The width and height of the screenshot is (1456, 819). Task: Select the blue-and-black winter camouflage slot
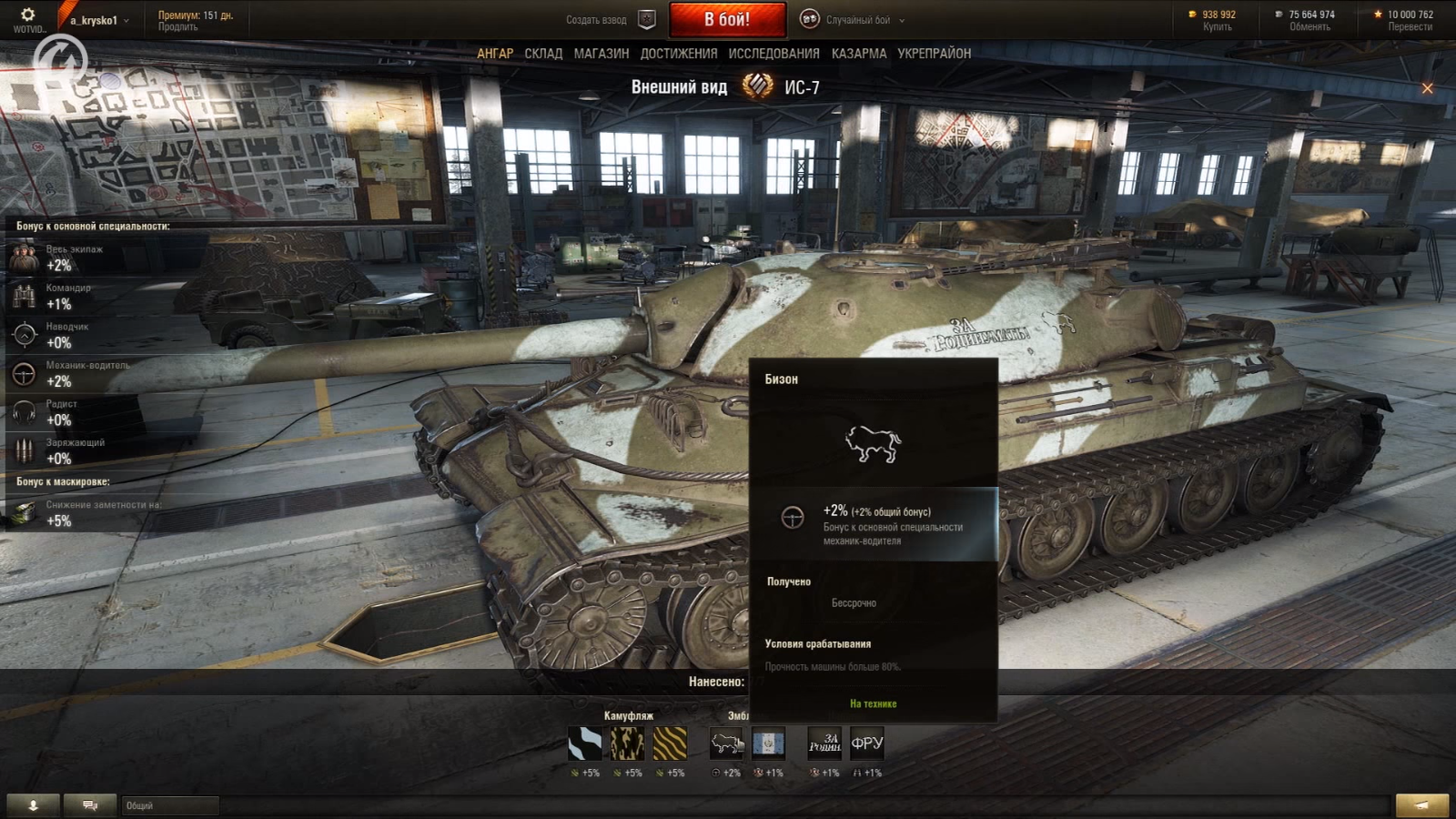(x=584, y=743)
